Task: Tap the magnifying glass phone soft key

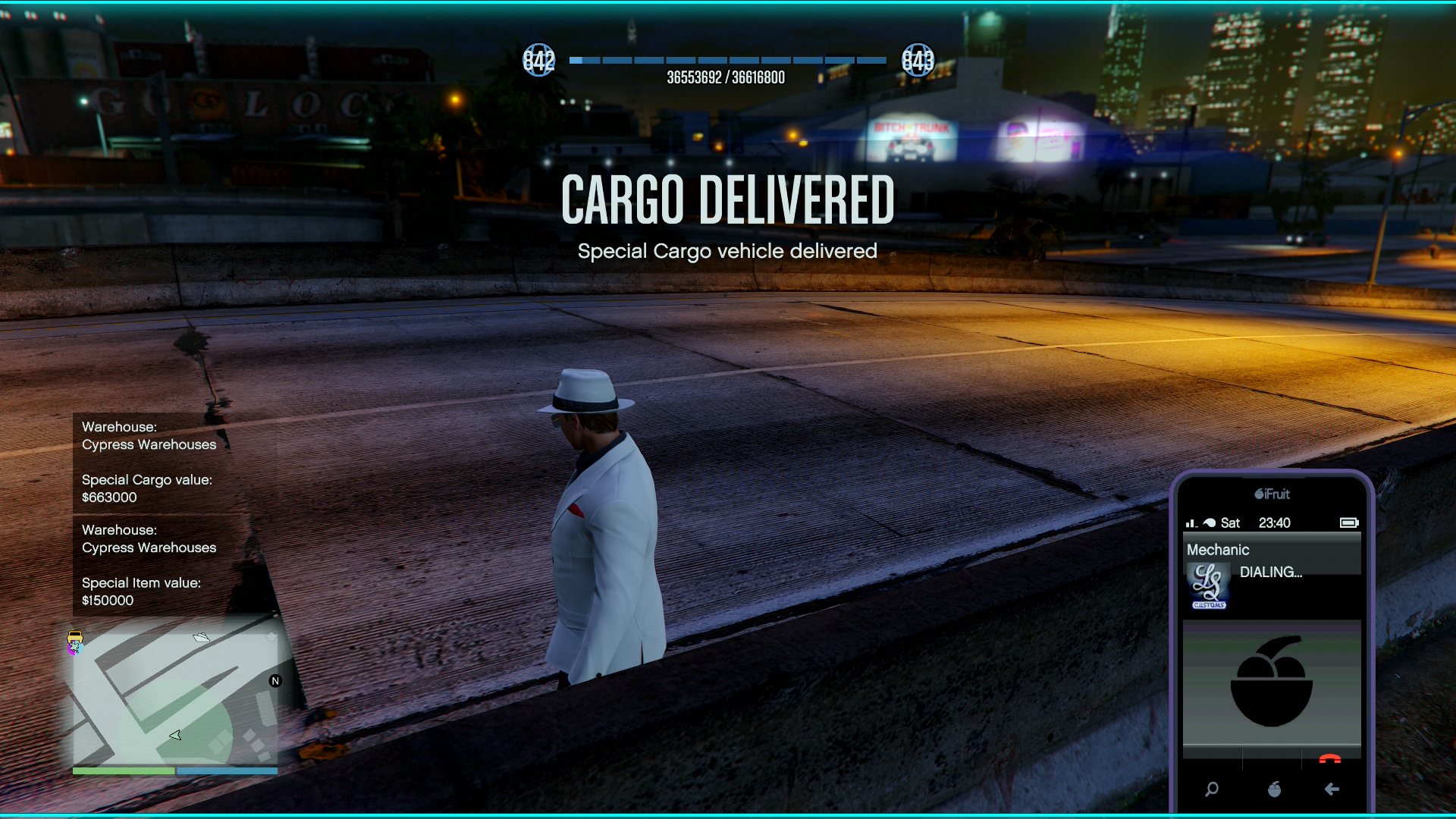Action: point(1212,789)
